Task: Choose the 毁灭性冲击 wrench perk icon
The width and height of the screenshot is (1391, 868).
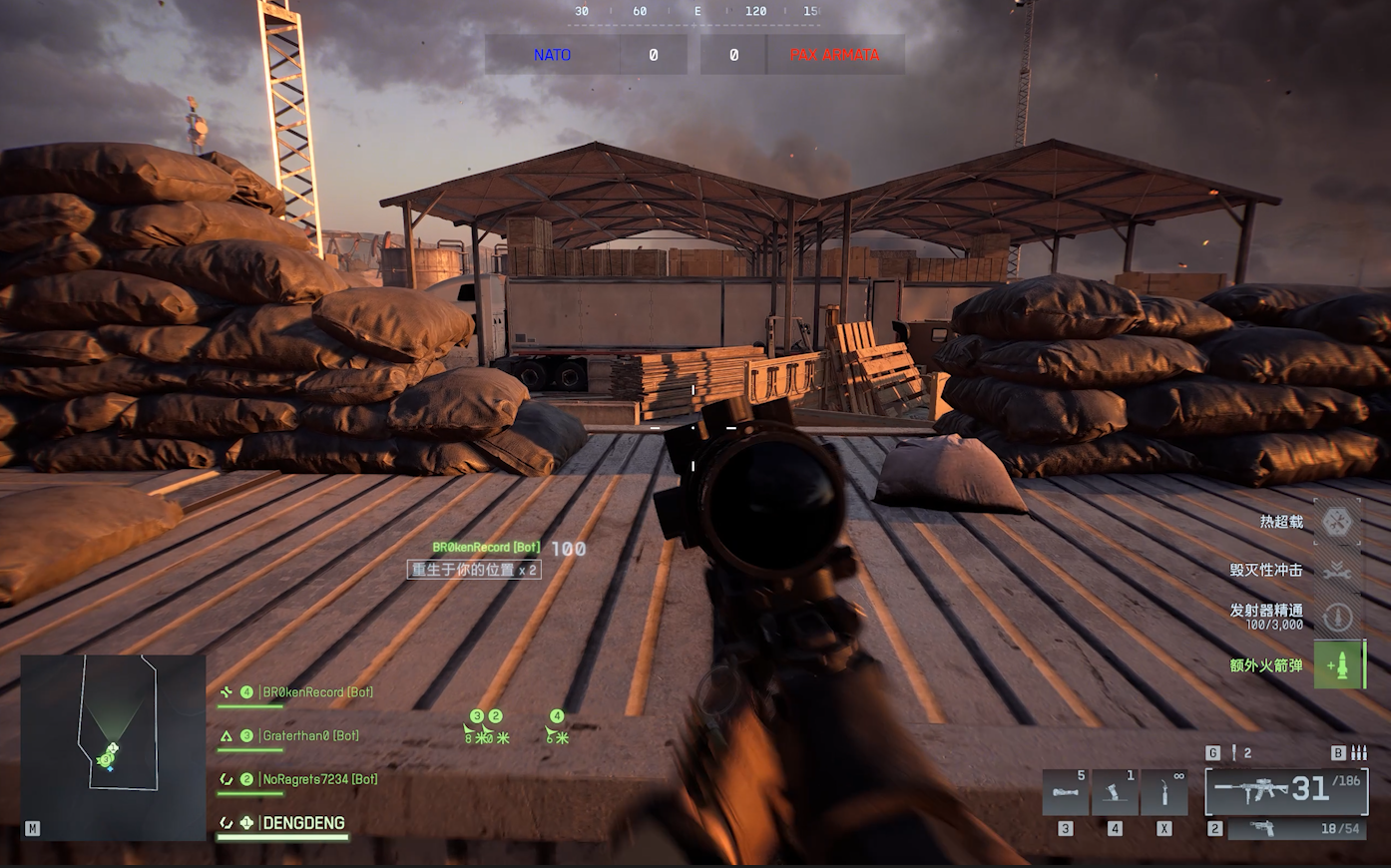Action: pyautogui.click(x=1337, y=570)
